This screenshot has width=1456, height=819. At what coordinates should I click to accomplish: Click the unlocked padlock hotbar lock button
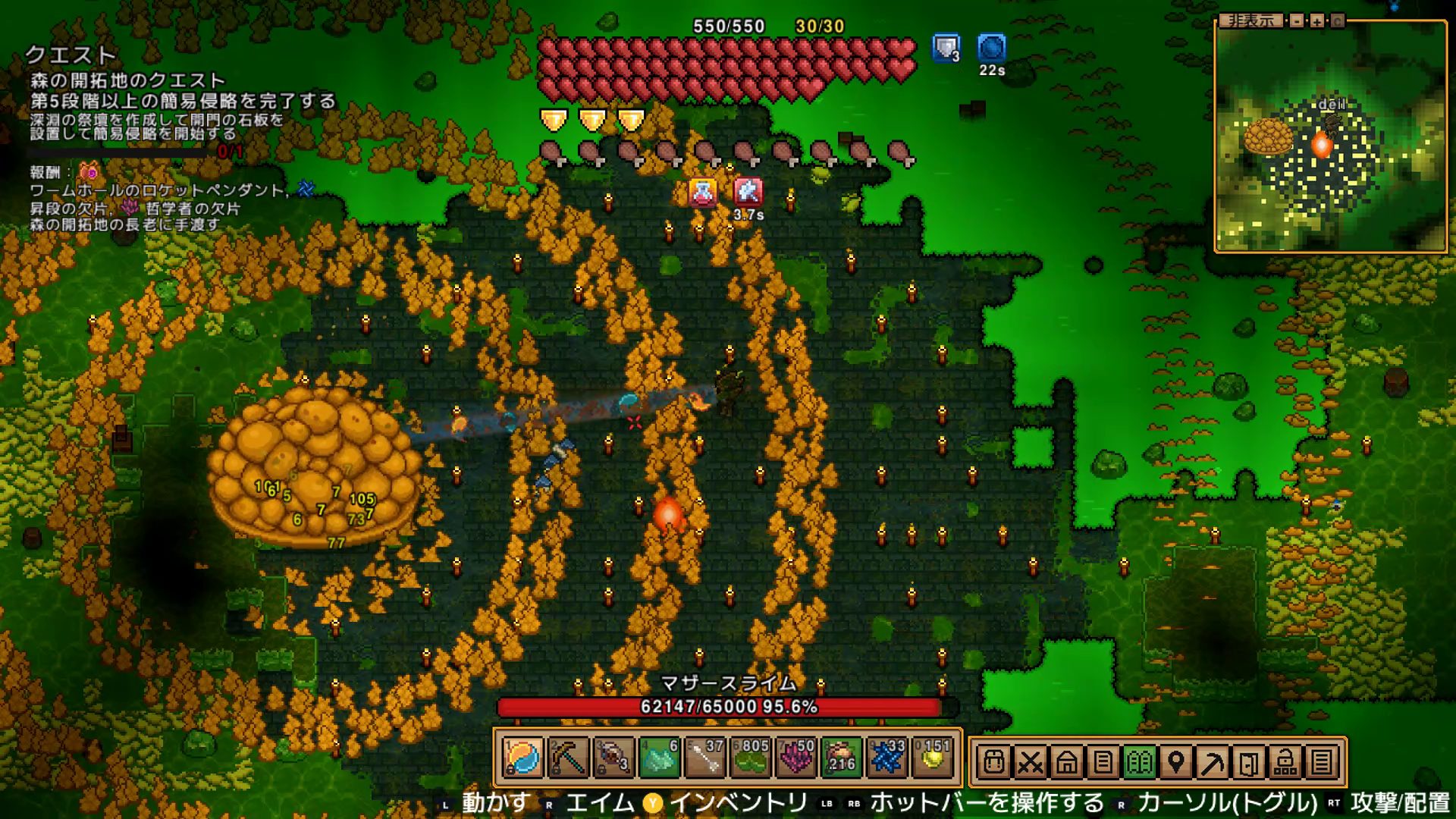tap(1285, 761)
